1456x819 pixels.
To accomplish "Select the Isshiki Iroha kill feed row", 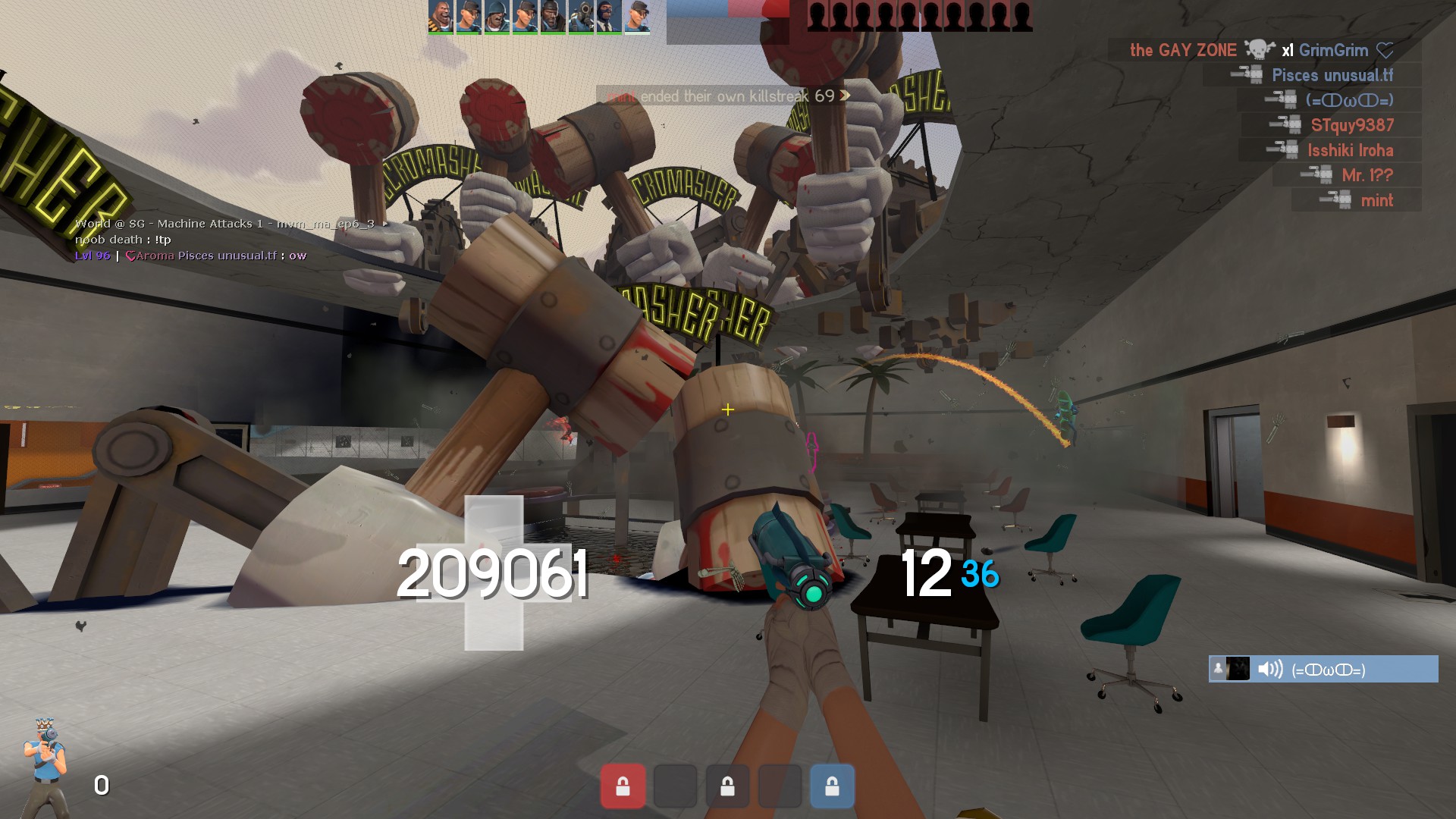I will pyautogui.click(x=1329, y=150).
